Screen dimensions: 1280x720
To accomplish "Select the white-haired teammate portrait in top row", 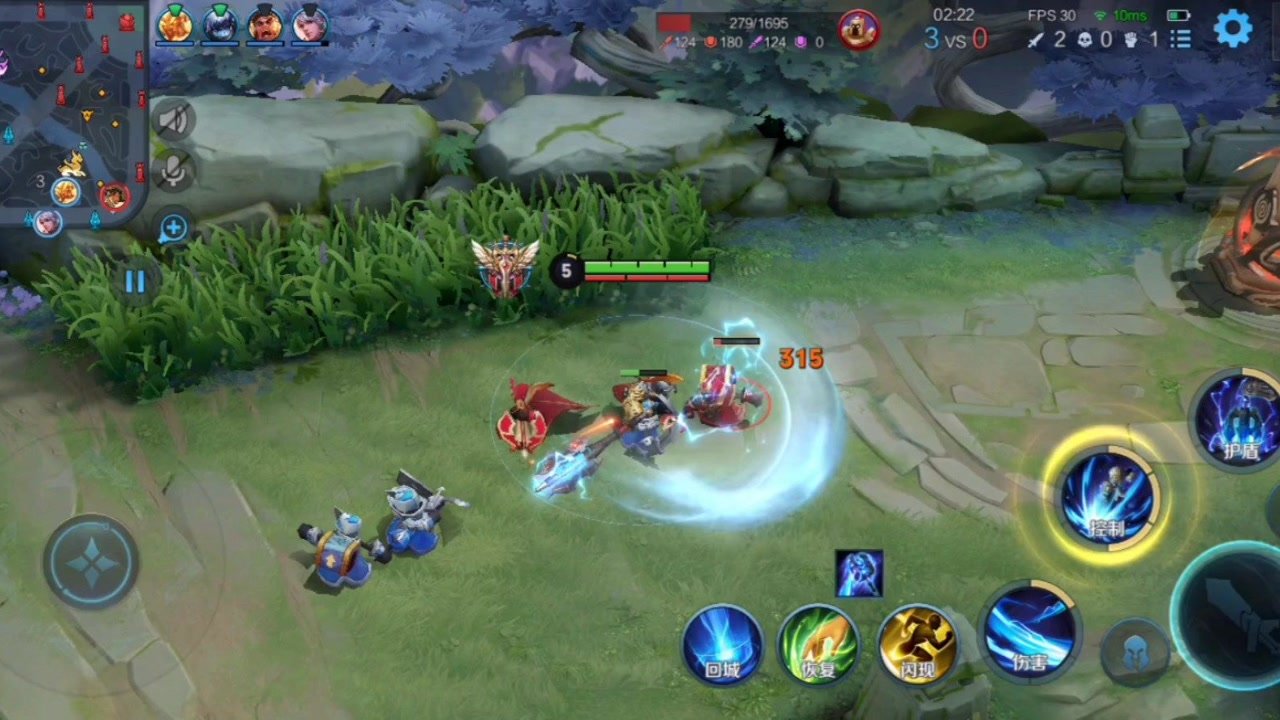I will (x=310, y=24).
